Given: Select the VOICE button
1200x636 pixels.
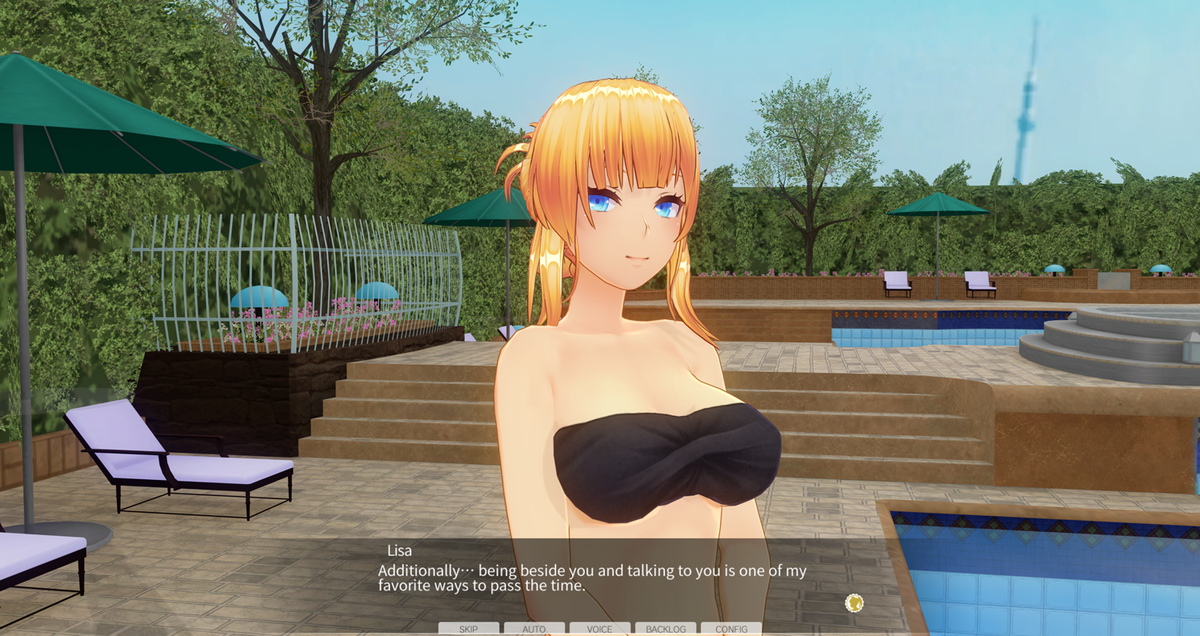Looking at the screenshot, I should click(600, 628).
